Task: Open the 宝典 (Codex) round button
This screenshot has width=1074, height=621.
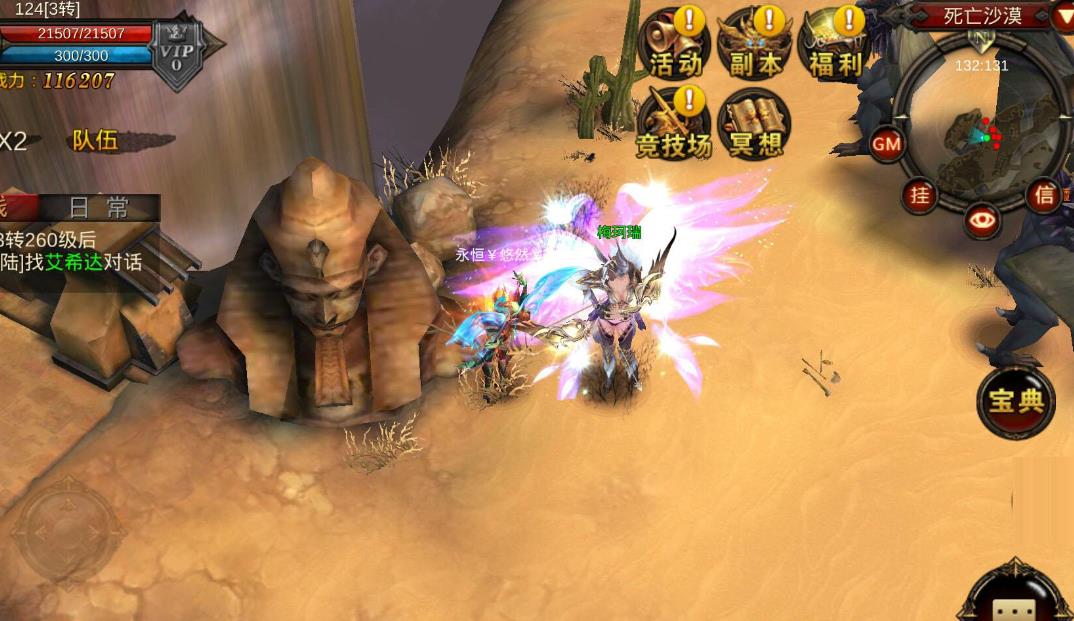Action: click(x=1016, y=401)
